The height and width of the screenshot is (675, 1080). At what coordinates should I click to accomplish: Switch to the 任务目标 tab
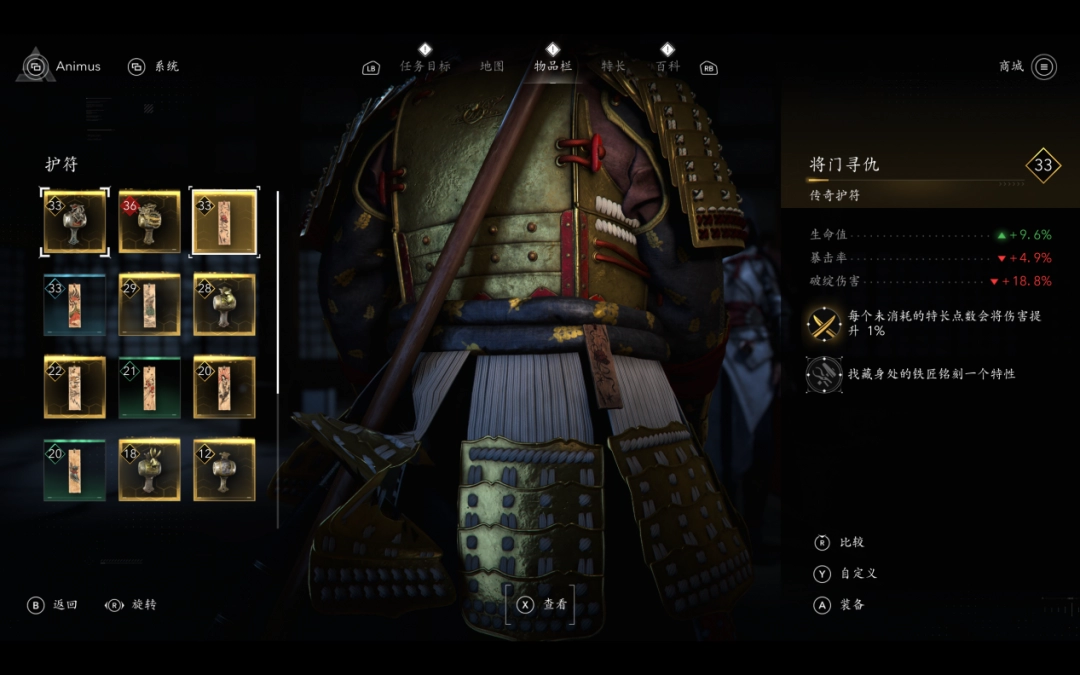tap(425, 66)
